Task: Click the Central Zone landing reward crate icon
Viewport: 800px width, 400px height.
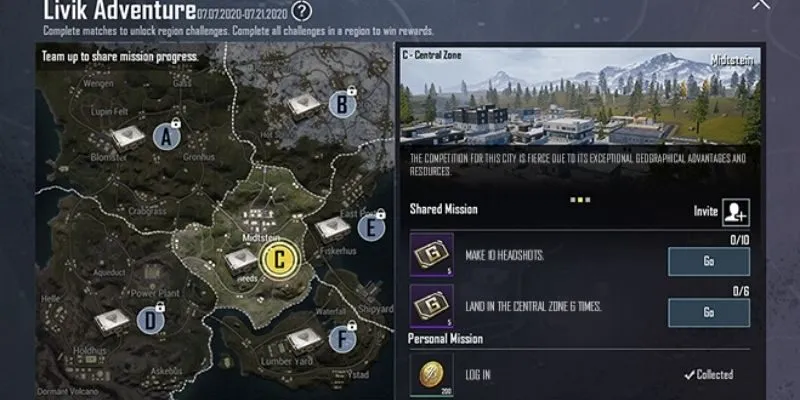Action: click(x=432, y=306)
